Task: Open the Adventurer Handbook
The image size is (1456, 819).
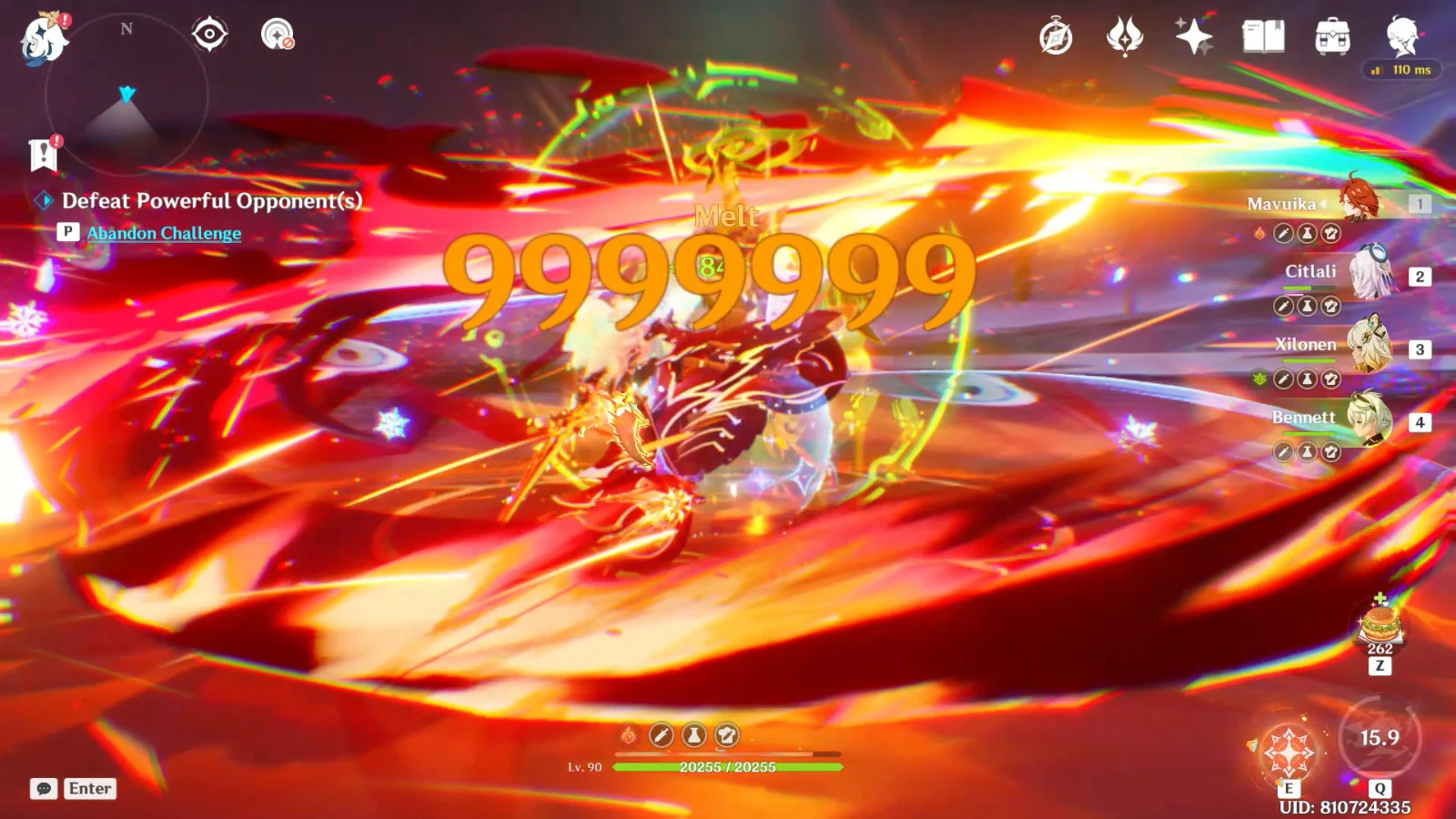Action: point(1263,36)
